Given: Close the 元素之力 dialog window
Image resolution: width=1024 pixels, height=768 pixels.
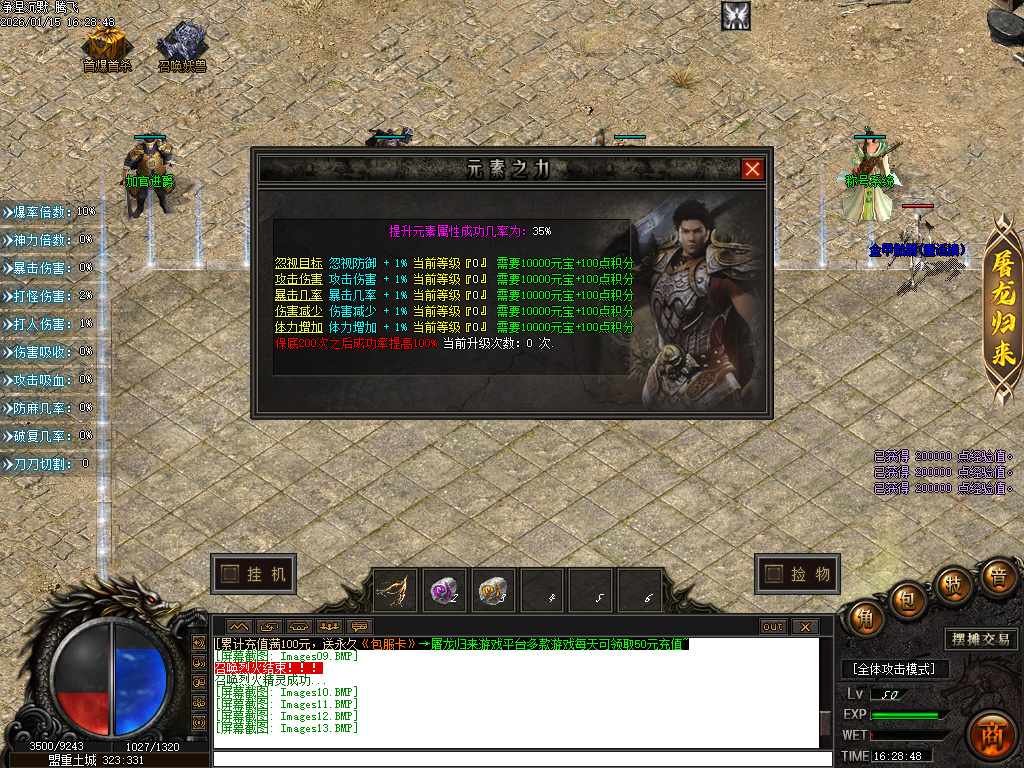Looking at the screenshot, I should (x=752, y=169).
